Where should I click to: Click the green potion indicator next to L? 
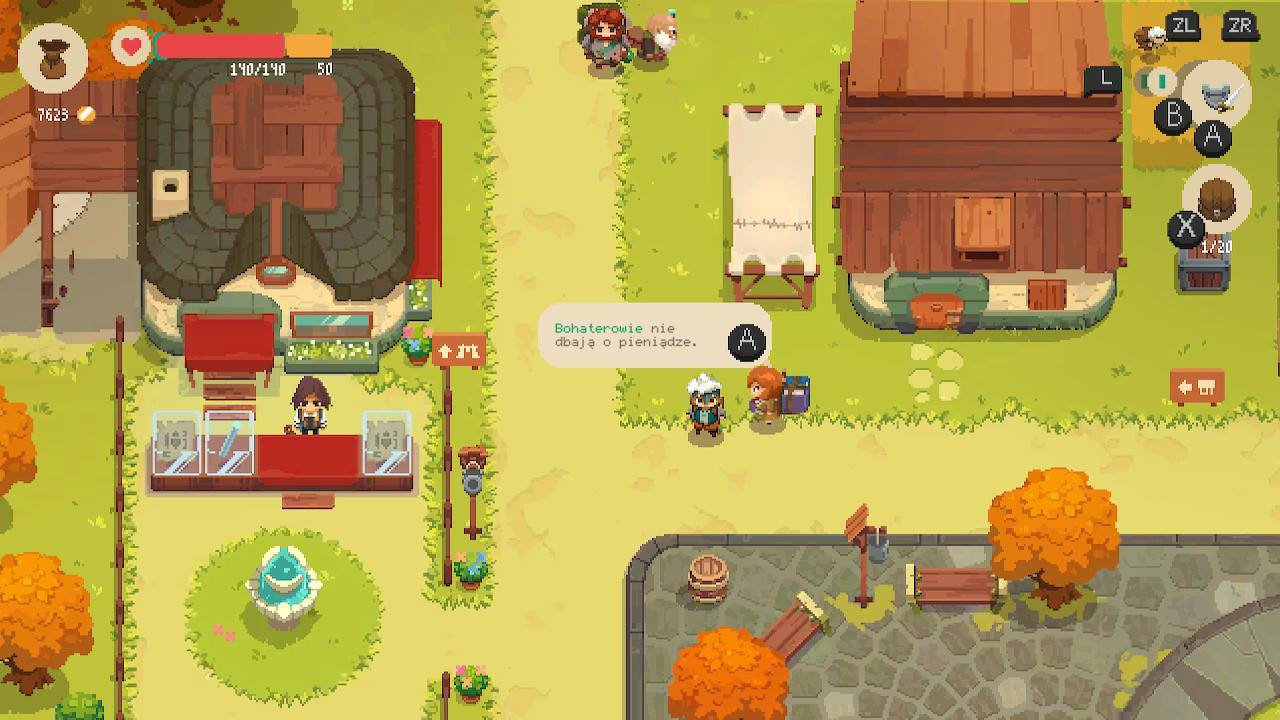(x=1155, y=79)
